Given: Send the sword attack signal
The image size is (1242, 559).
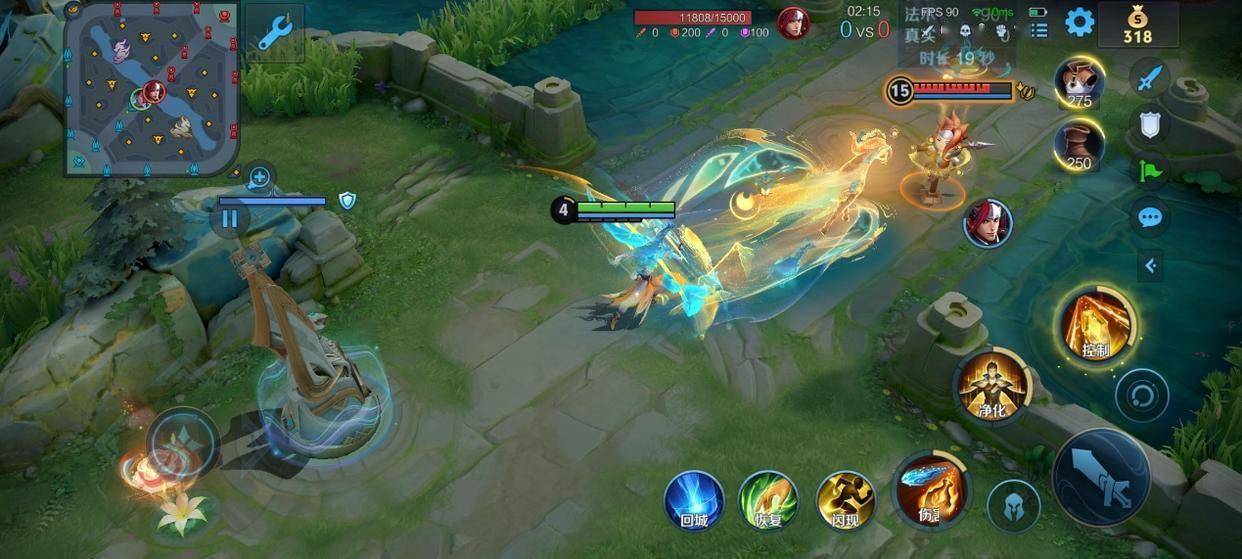Looking at the screenshot, I should click(x=1150, y=76).
